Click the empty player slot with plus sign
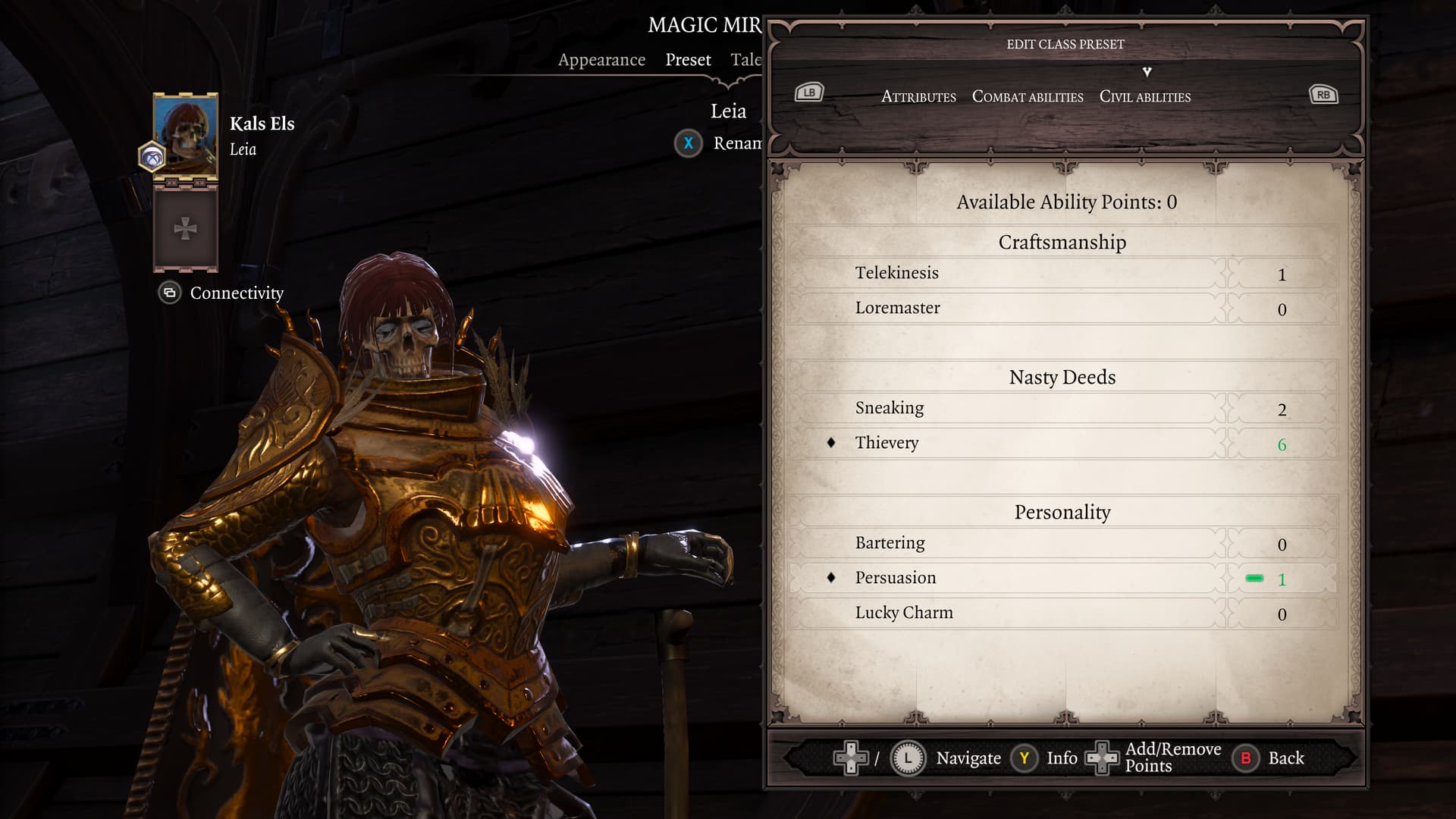 pyautogui.click(x=186, y=228)
